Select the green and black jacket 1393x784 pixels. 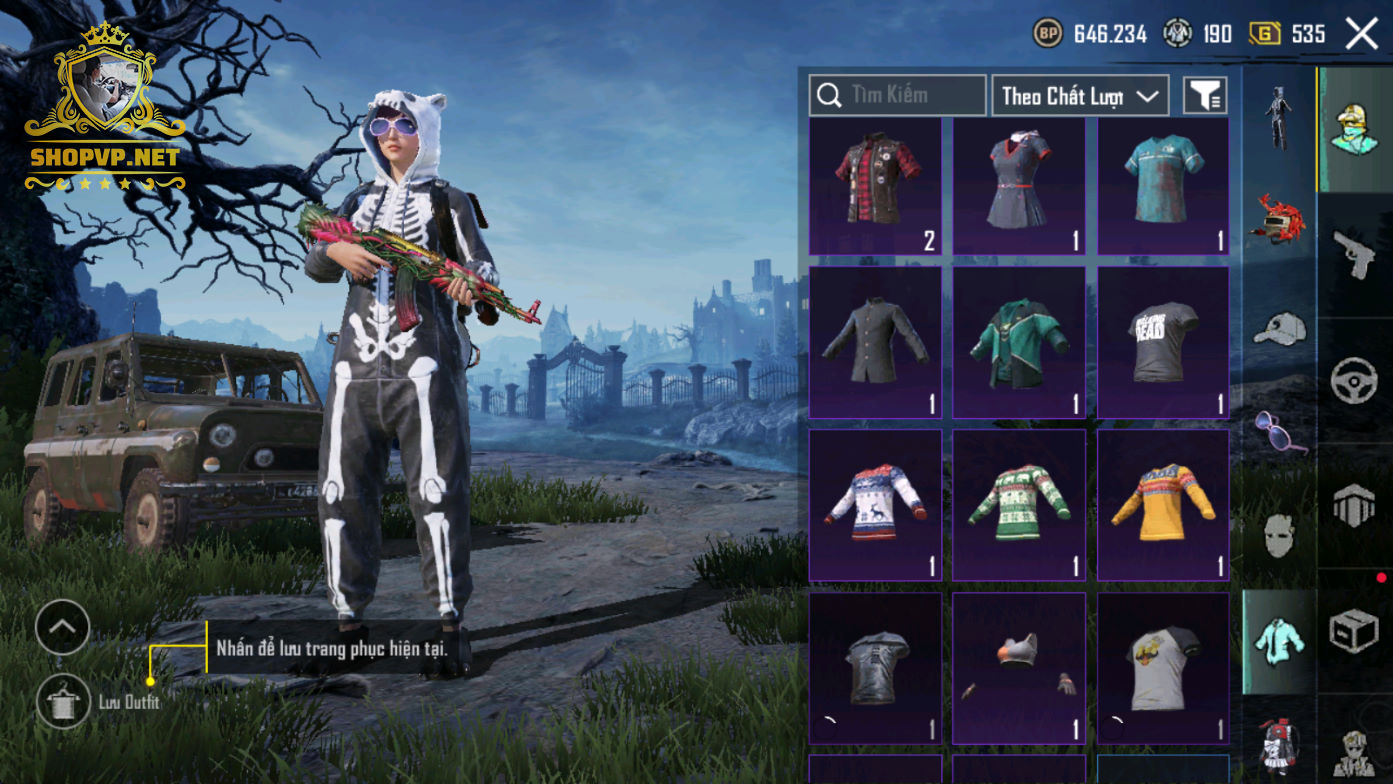[1018, 342]
